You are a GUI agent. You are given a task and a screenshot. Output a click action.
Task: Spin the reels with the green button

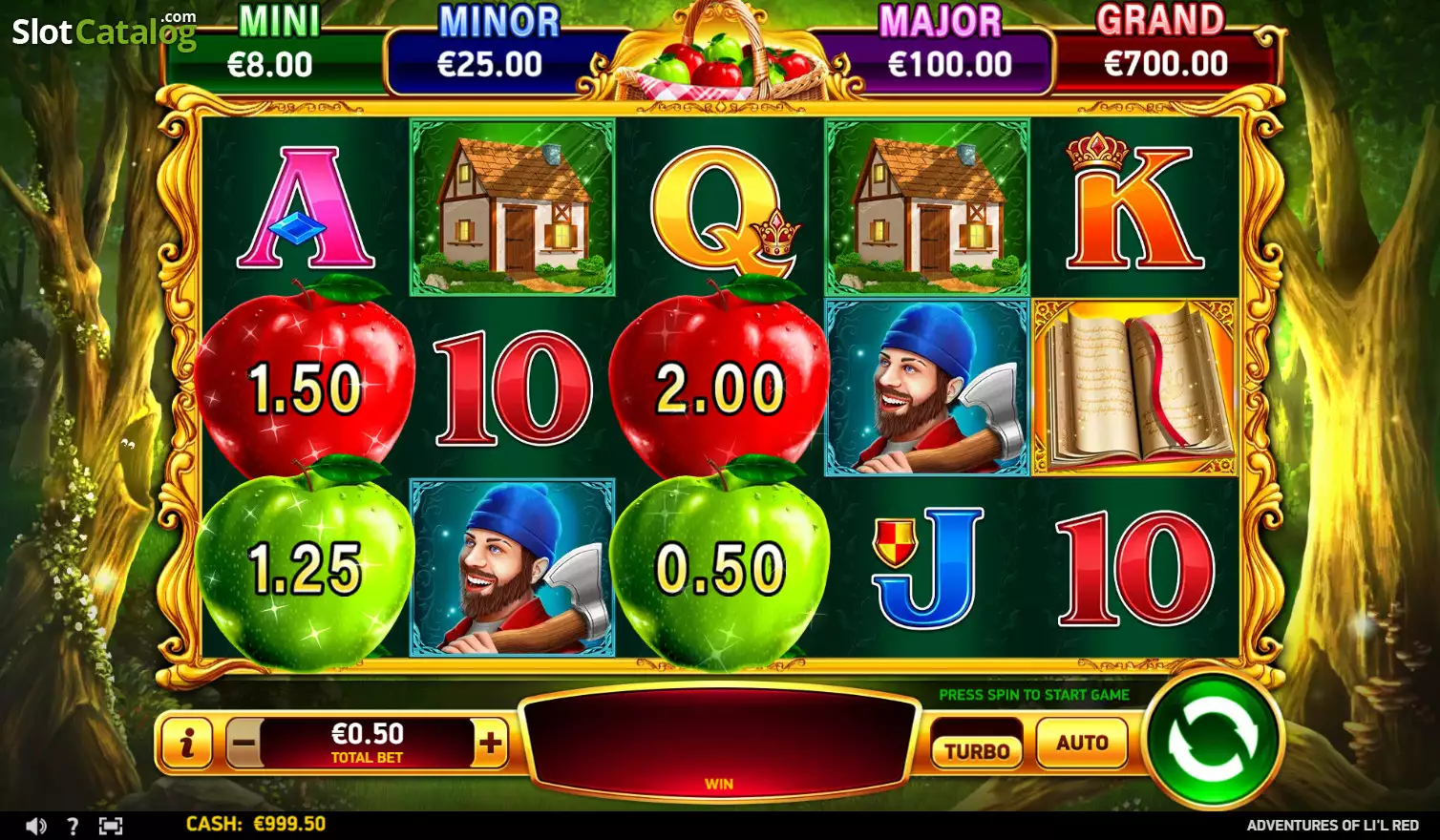pyautogui.click(x=1212, y=740)
